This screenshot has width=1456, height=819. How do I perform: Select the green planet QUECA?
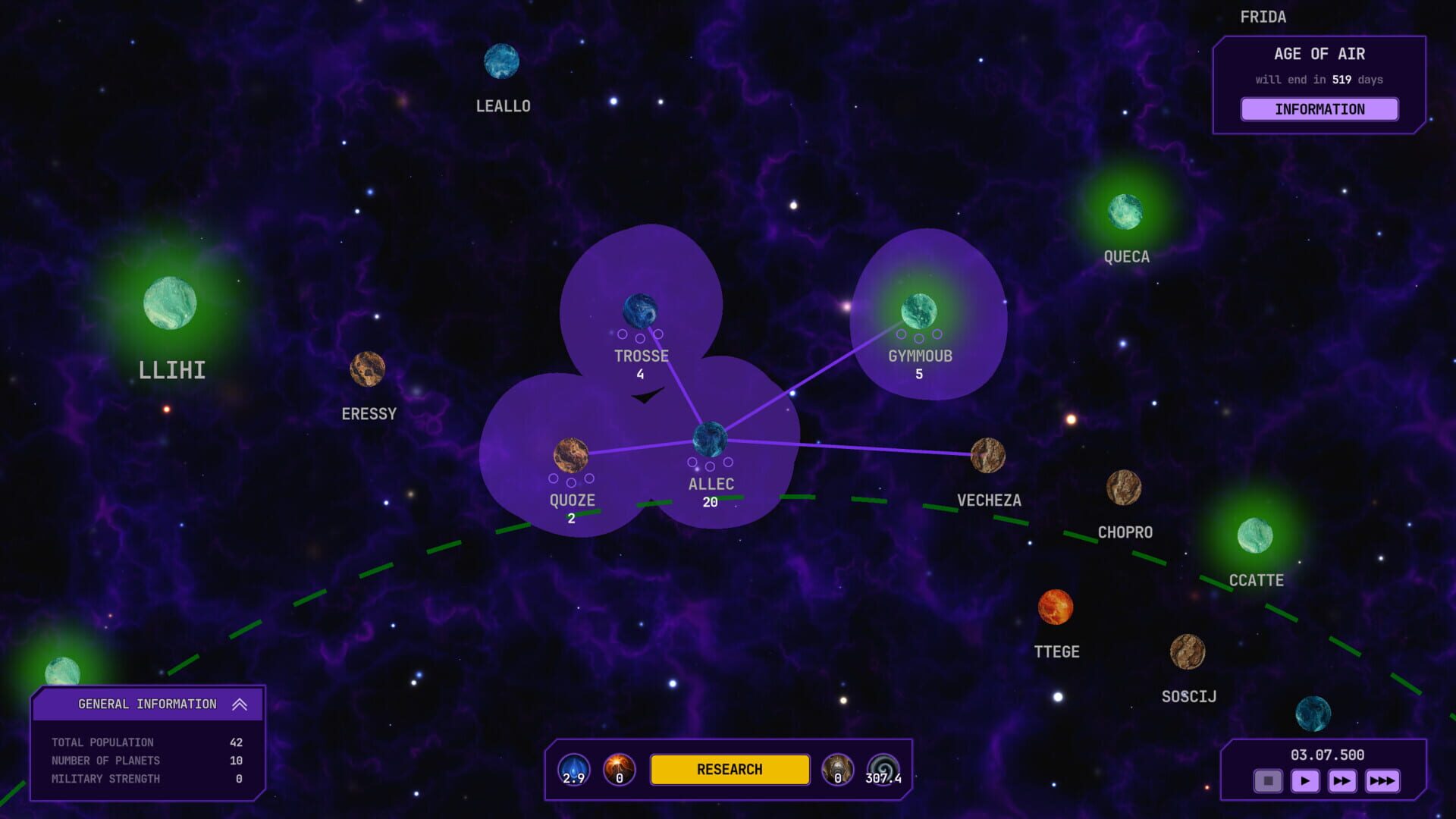tap(1125, 211)
